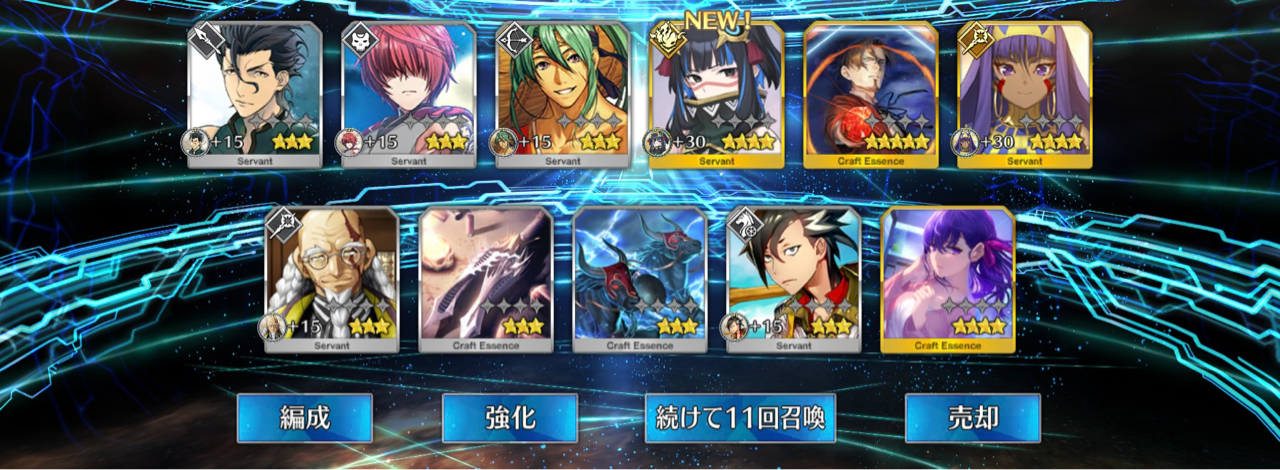View the blue bull Craft Essence card
Viewport: 1280px width, 470px height.
pyautogui.click(x=640, y=280)
